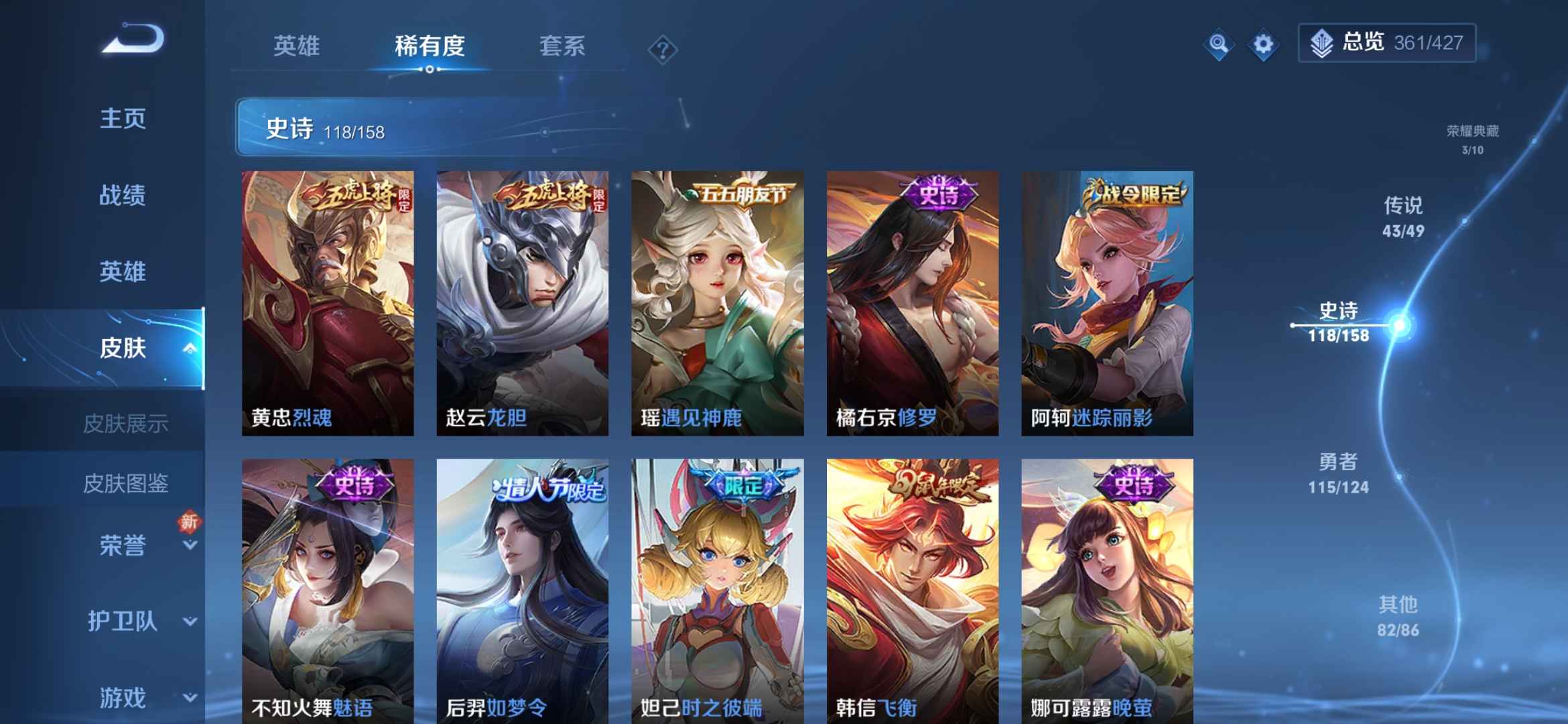
Task: Select the 主页 home icon in sidebar
Action: (123, 119)
